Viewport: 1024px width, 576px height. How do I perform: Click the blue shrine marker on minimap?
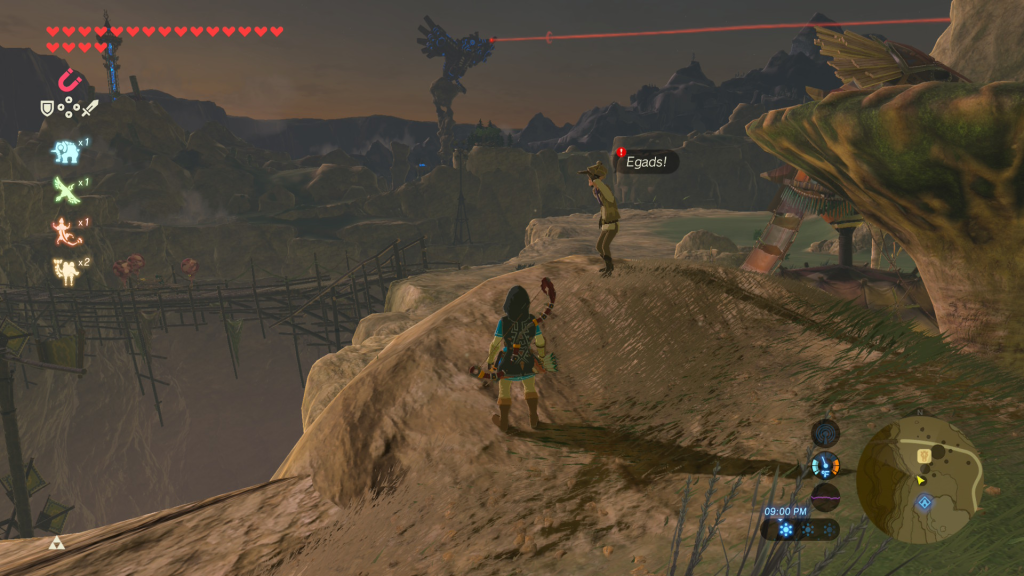(925, 501)
